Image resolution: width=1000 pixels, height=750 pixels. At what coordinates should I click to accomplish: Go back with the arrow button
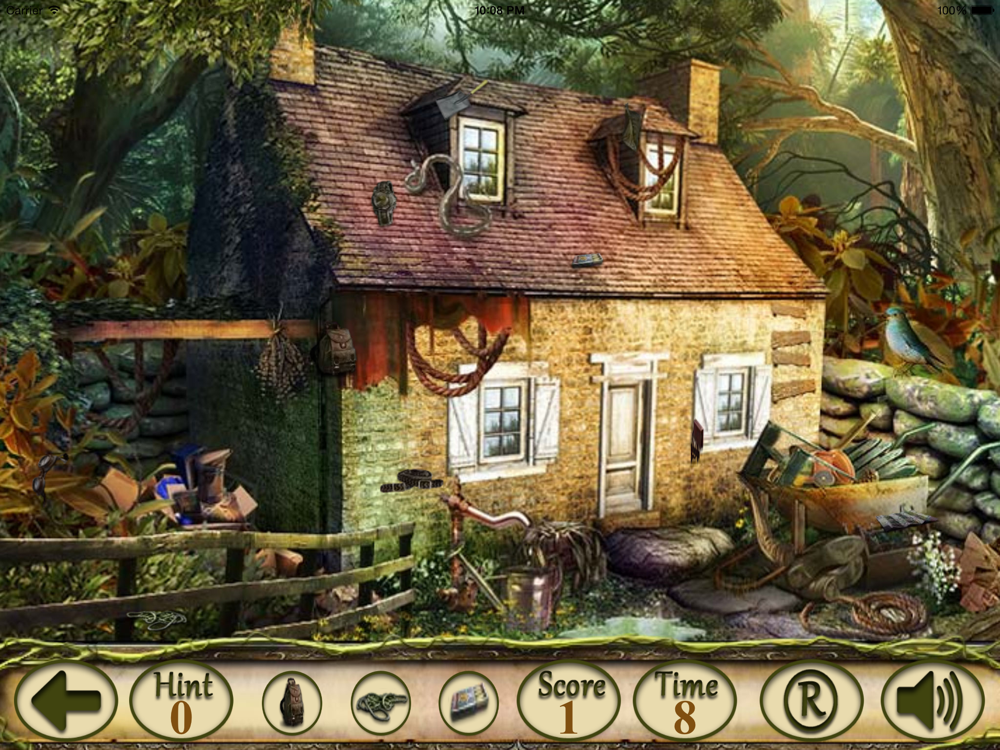click(66, 700)
